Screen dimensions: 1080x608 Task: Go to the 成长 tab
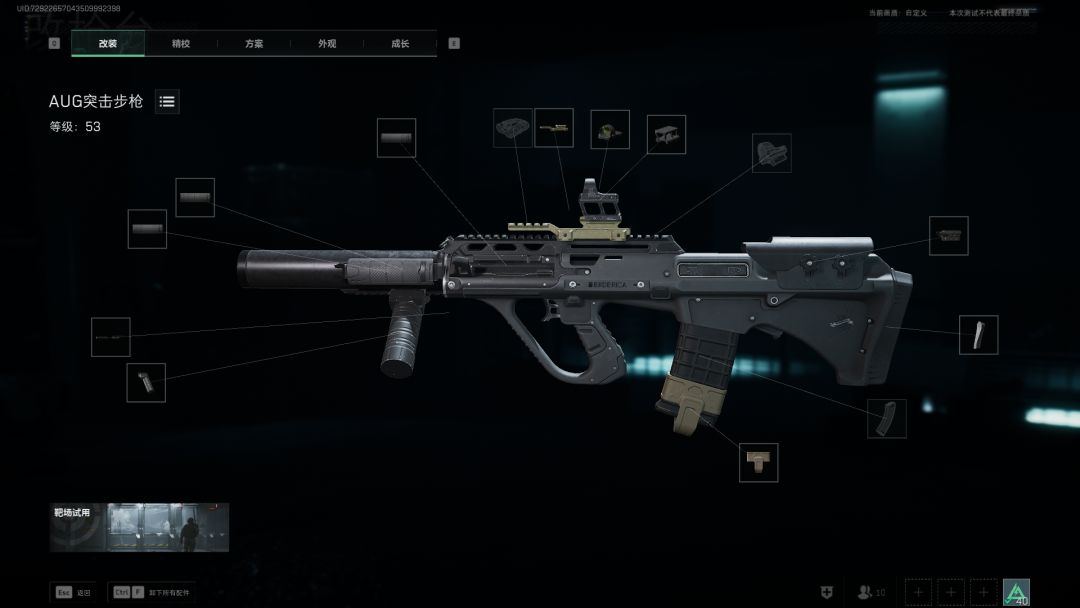(x=400, y=44)
